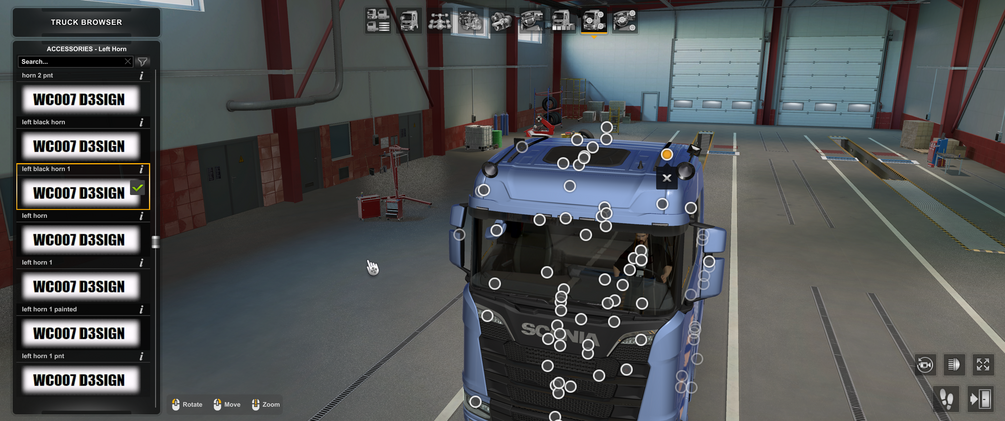Select the "left horn 1 painted" accessory
This screenshot has height=421, width=1005.
(x=80, y=333)
